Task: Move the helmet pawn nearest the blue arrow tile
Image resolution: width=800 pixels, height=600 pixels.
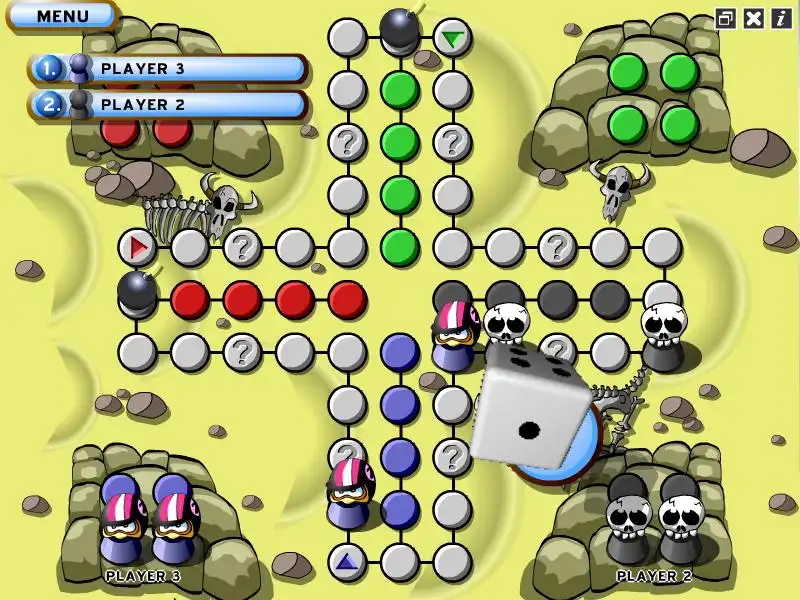Action: pos(349,490)
